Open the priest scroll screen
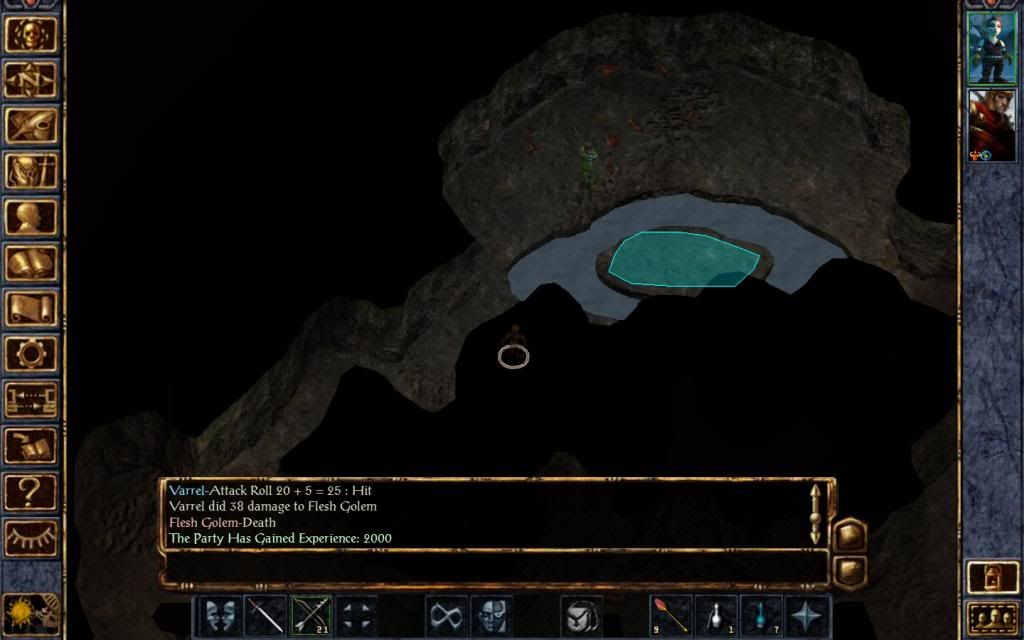This screenshot has width=1024, height=640. coord(30,308)
